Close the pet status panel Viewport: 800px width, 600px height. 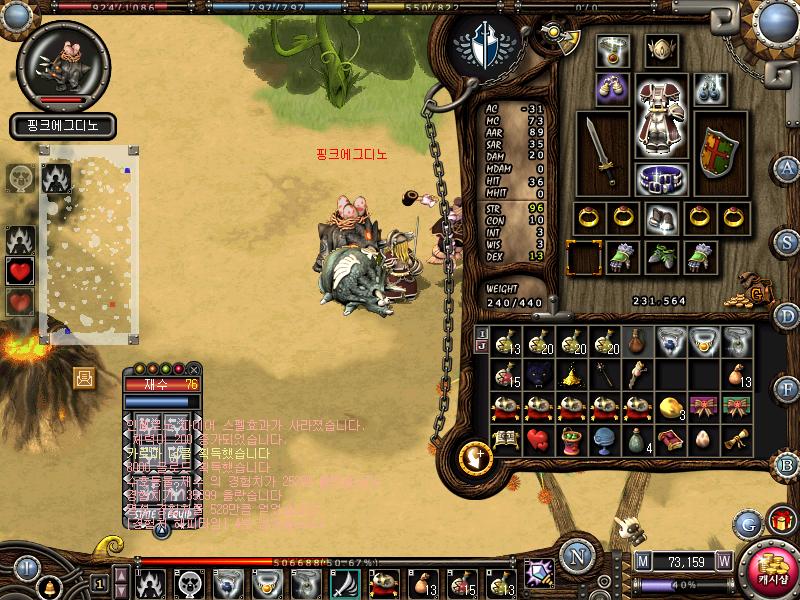coord(193,369)
